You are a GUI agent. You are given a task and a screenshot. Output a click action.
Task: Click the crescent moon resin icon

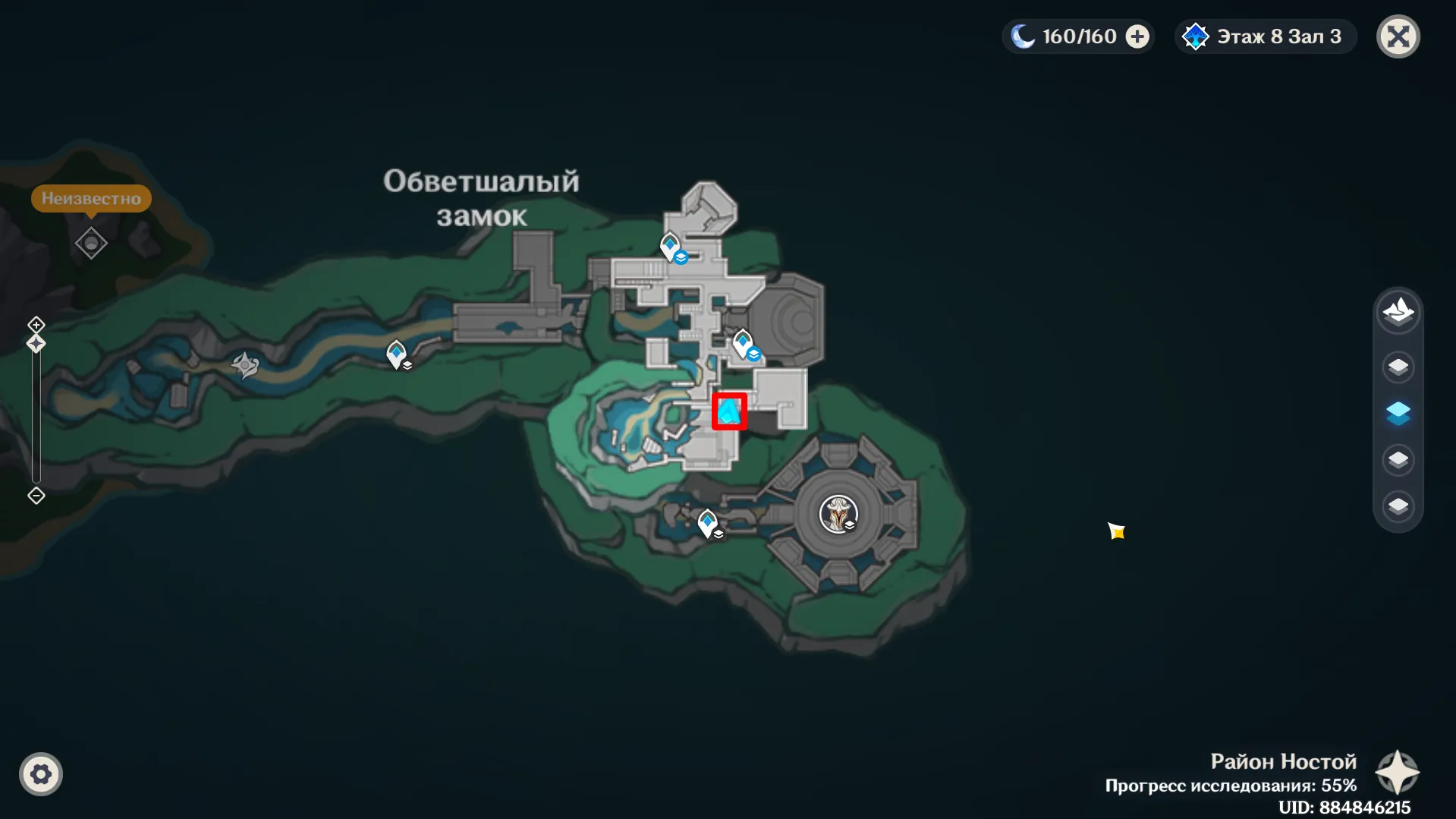point(1023,35)
